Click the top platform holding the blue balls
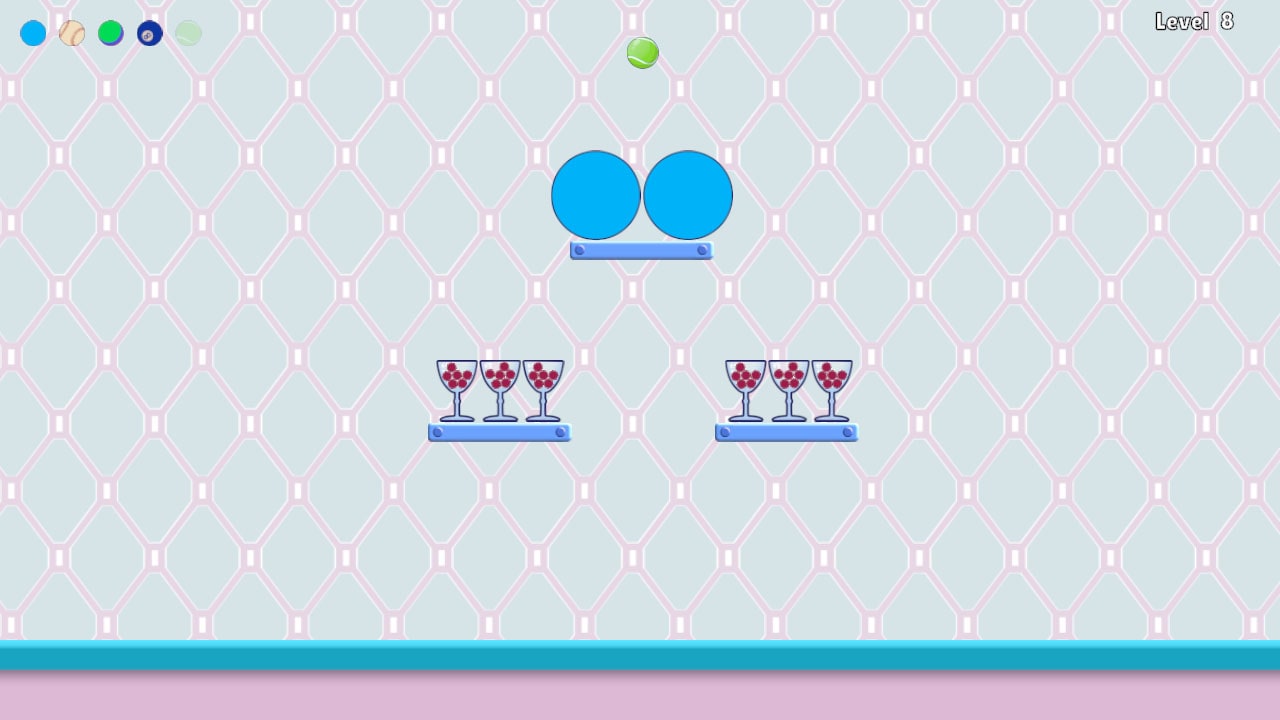This screenshot has width=1280, height=720. (641, 251)
